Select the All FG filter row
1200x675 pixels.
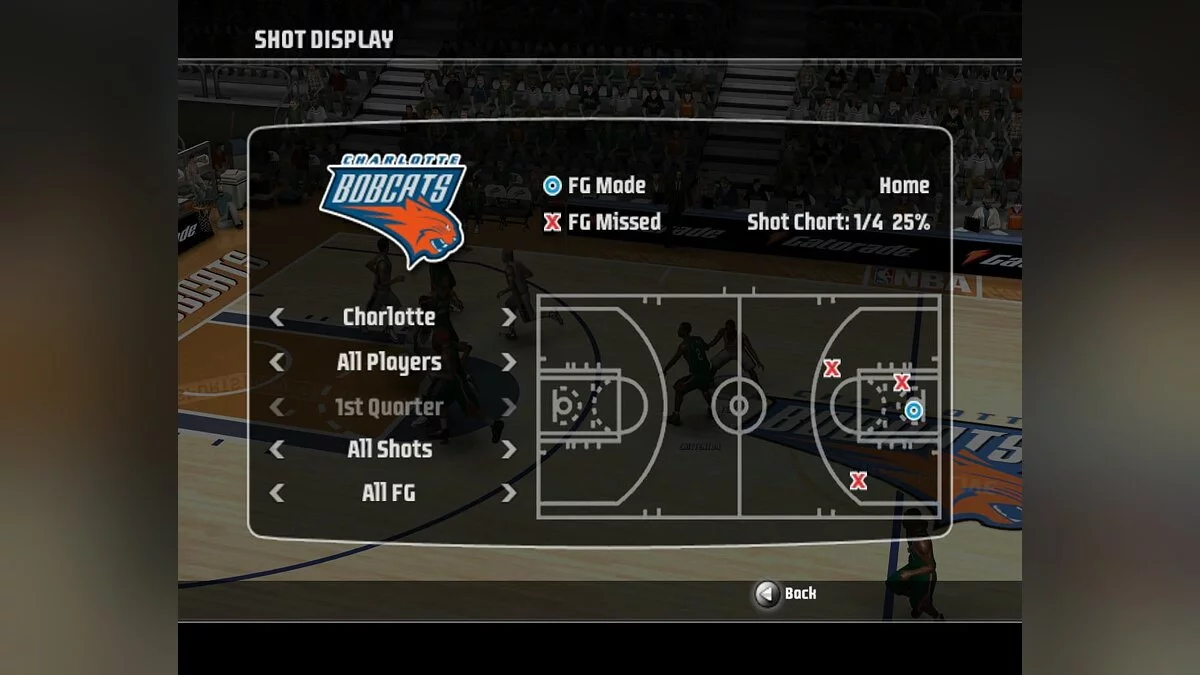(389, 493)
